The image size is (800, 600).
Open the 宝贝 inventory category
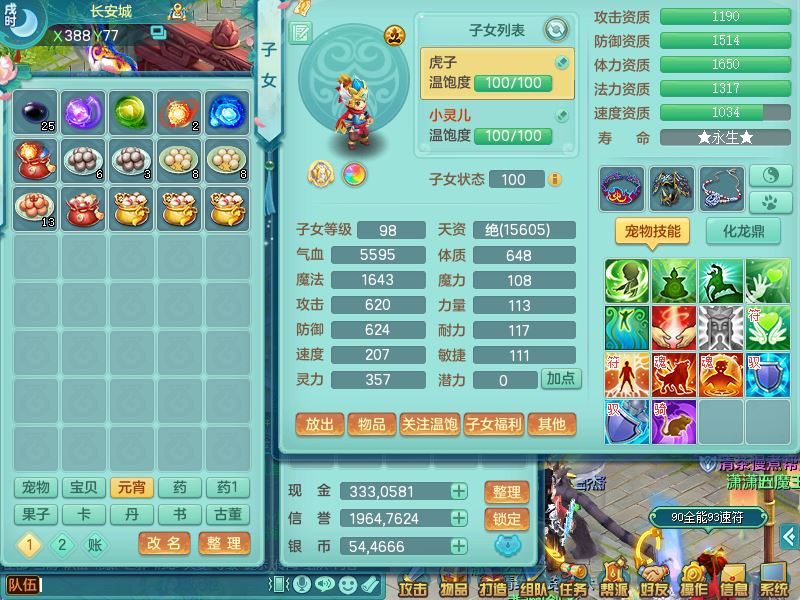(x=84, y=488)
